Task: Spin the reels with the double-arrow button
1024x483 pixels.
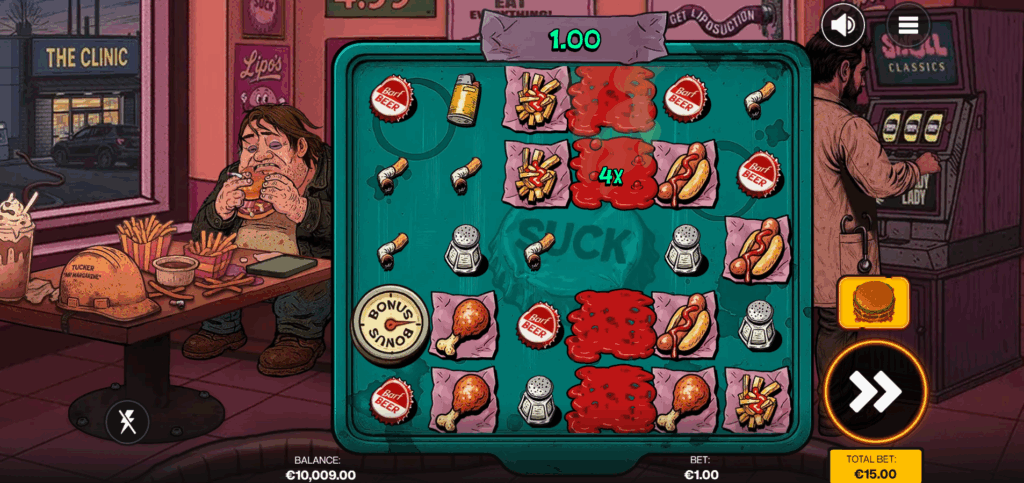Action: point(875,391)
